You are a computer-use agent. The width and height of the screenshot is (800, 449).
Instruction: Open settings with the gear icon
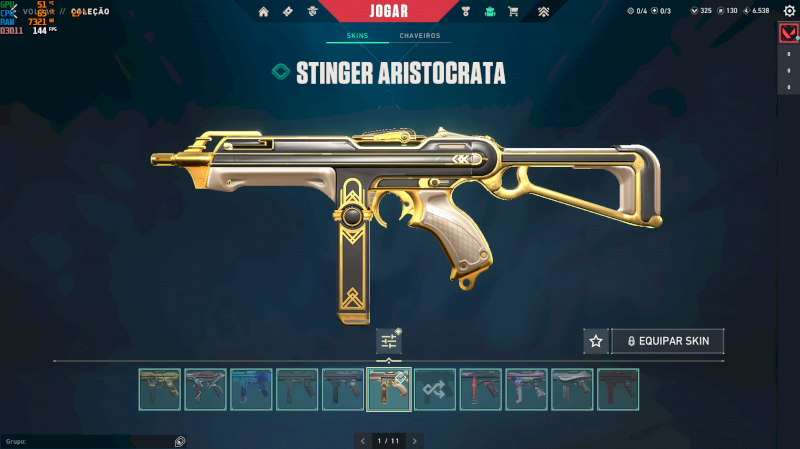point(788,11)
